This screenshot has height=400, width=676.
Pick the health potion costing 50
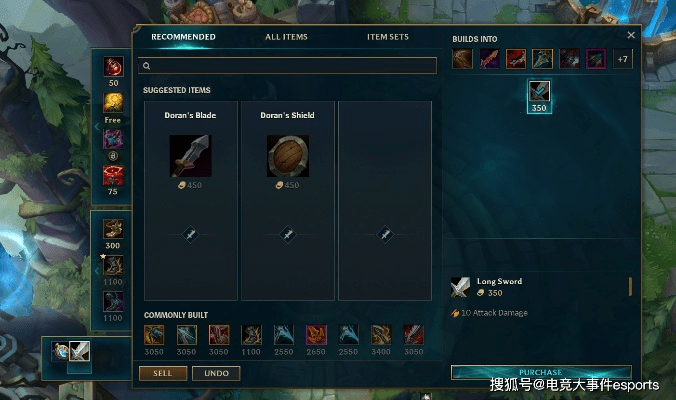(113, 67)
